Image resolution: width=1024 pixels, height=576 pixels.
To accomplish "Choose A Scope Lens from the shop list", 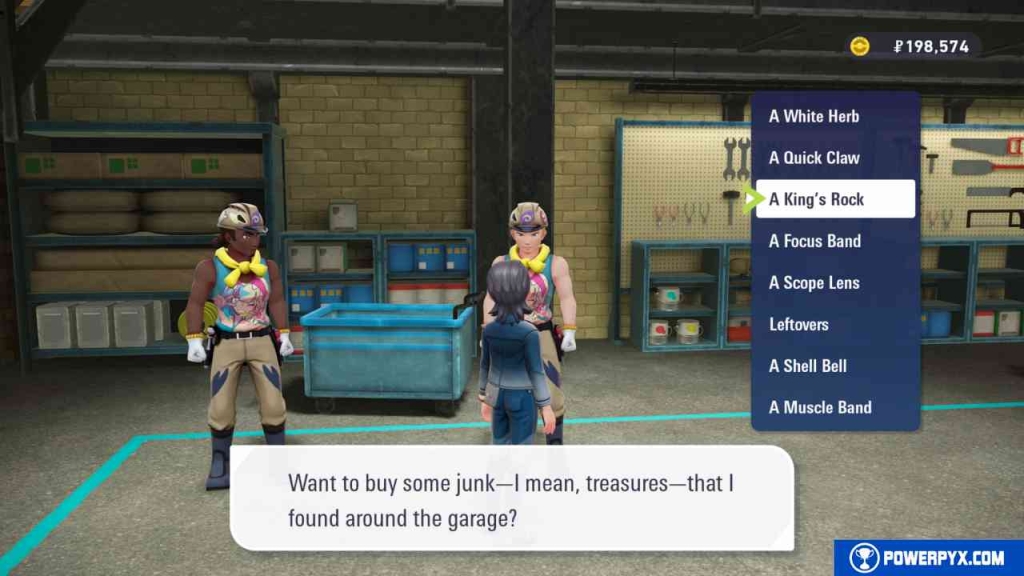I will [814, 283].
